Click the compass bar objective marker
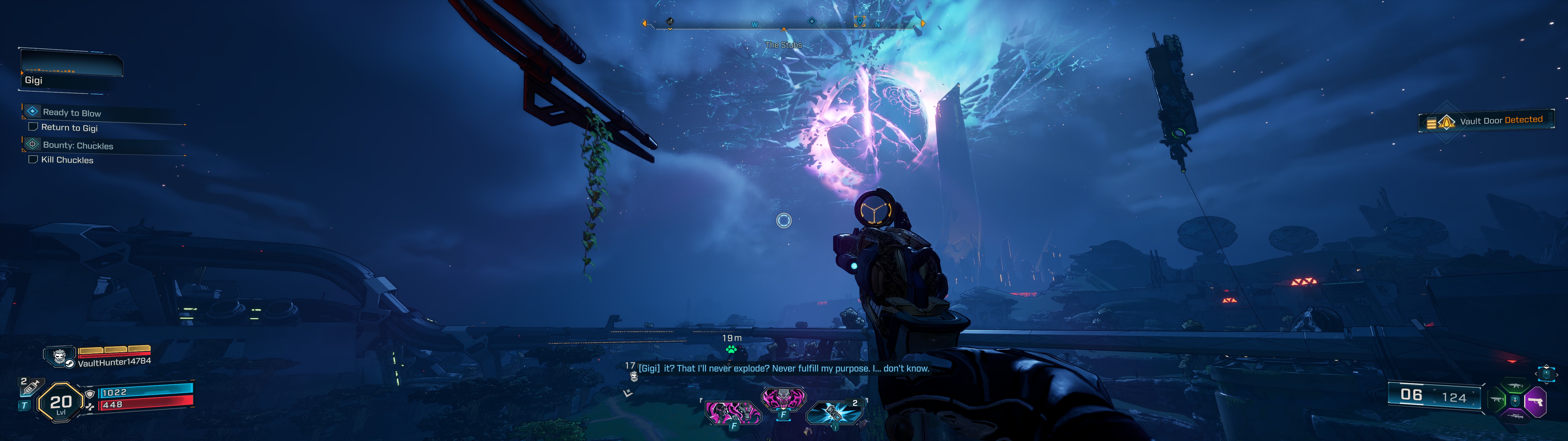This screenshot has height=441, width=1568. coord(859,22)
